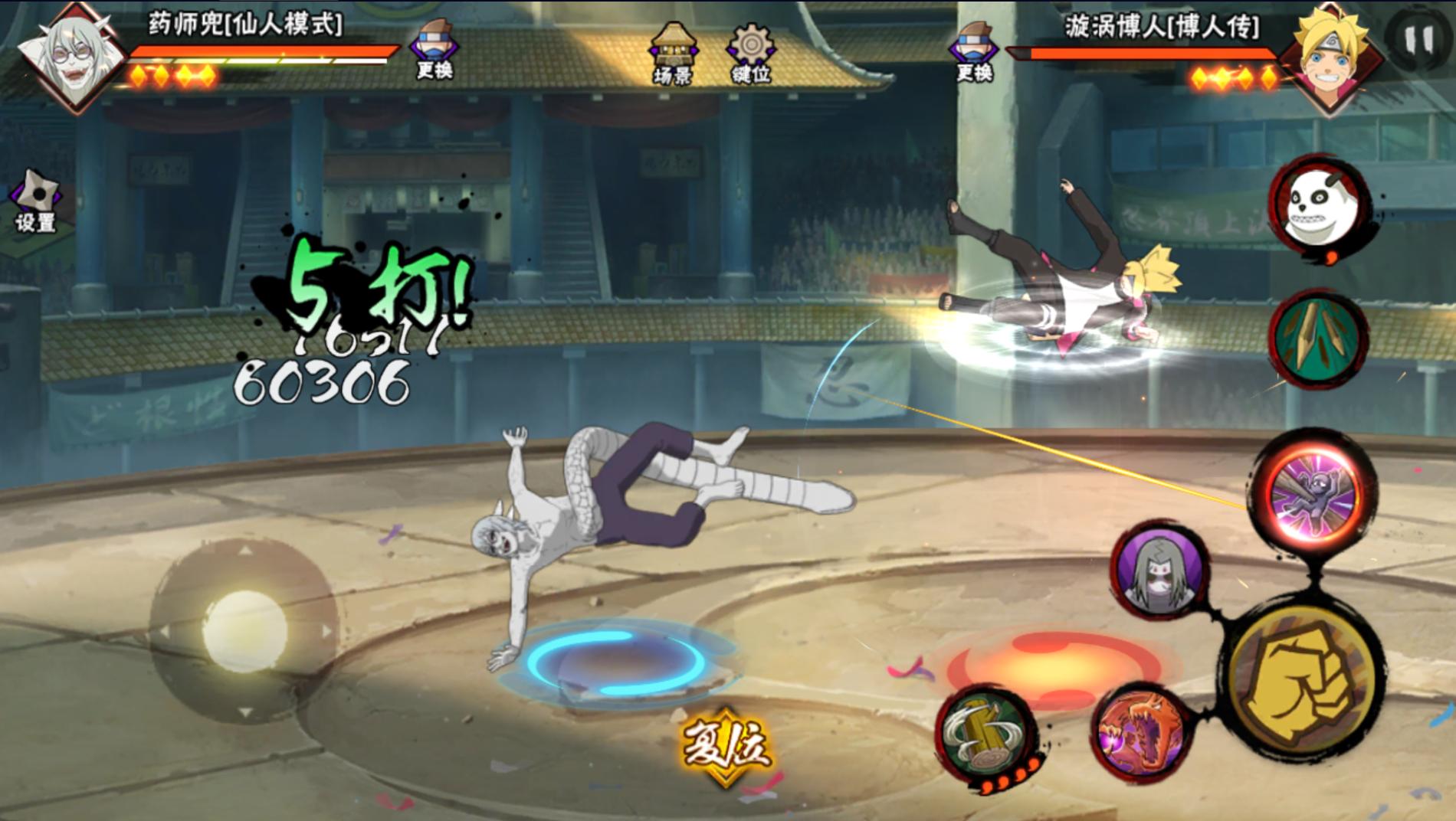Image resolution: width=1456 pixels, height=821 pixels.
Task: Click the 场景 stage select button
Action: tap(673, 52)
